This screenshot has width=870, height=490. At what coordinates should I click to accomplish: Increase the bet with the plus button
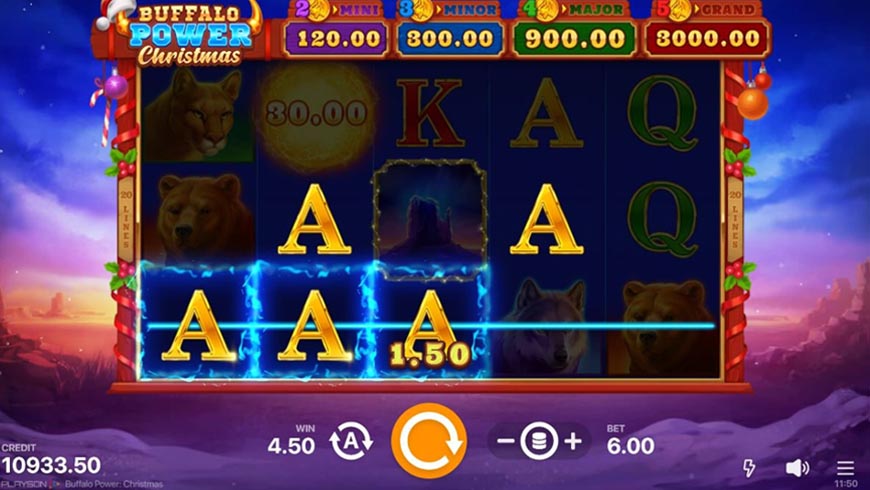click(x=573, y=441)
